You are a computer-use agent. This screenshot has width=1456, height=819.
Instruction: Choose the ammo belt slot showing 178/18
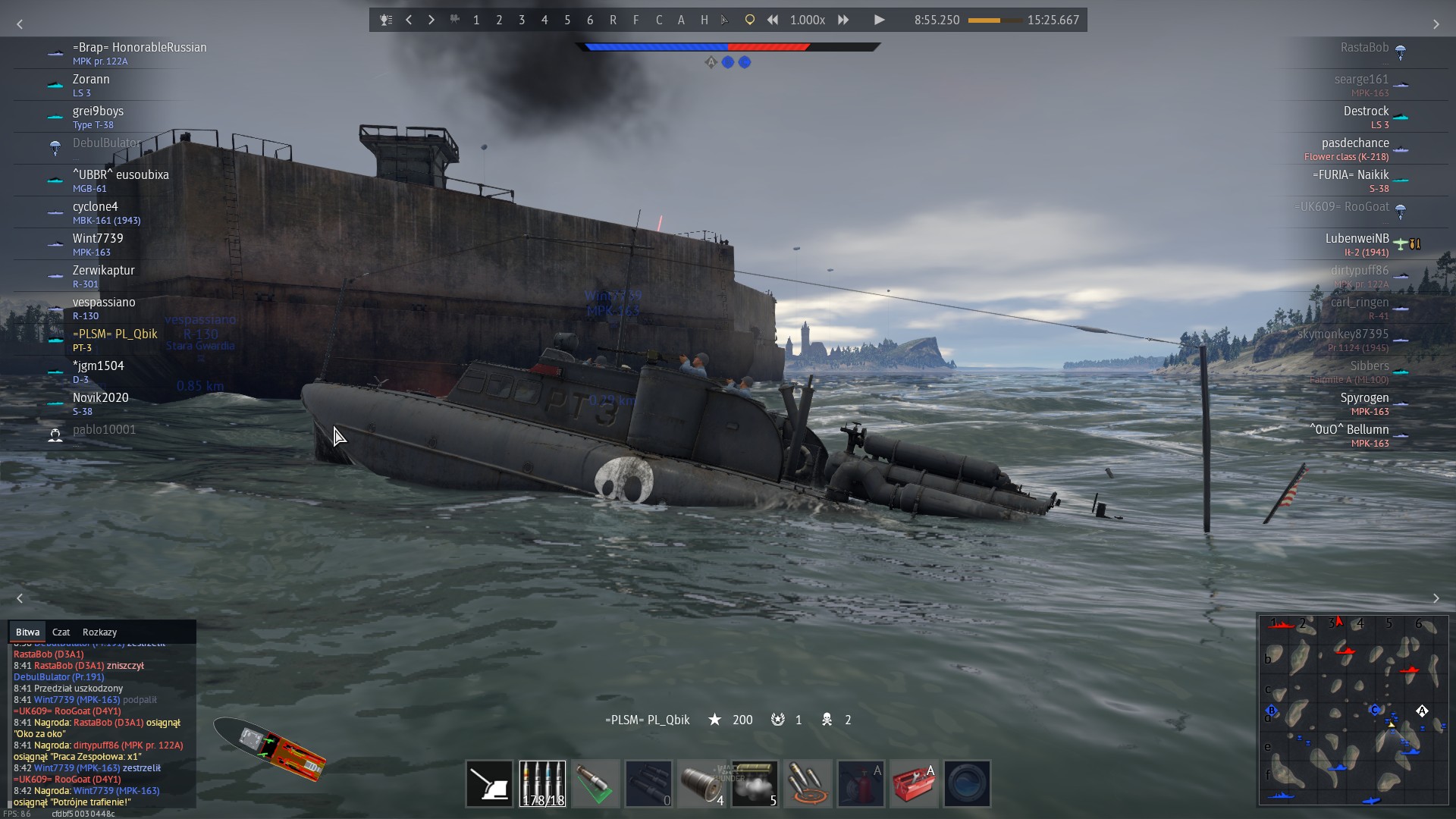pos(542,783)
